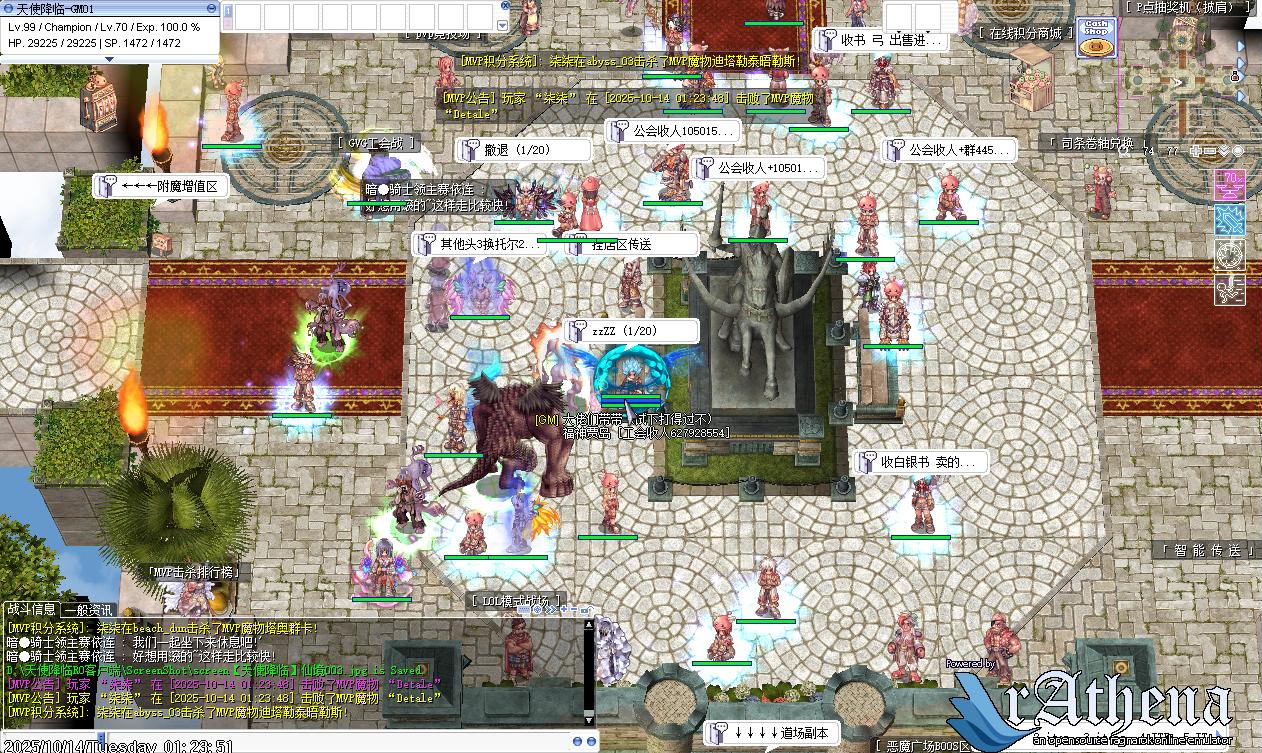
Task: Switch to the 一般资讯 chat tab
Action: (88, 609)
